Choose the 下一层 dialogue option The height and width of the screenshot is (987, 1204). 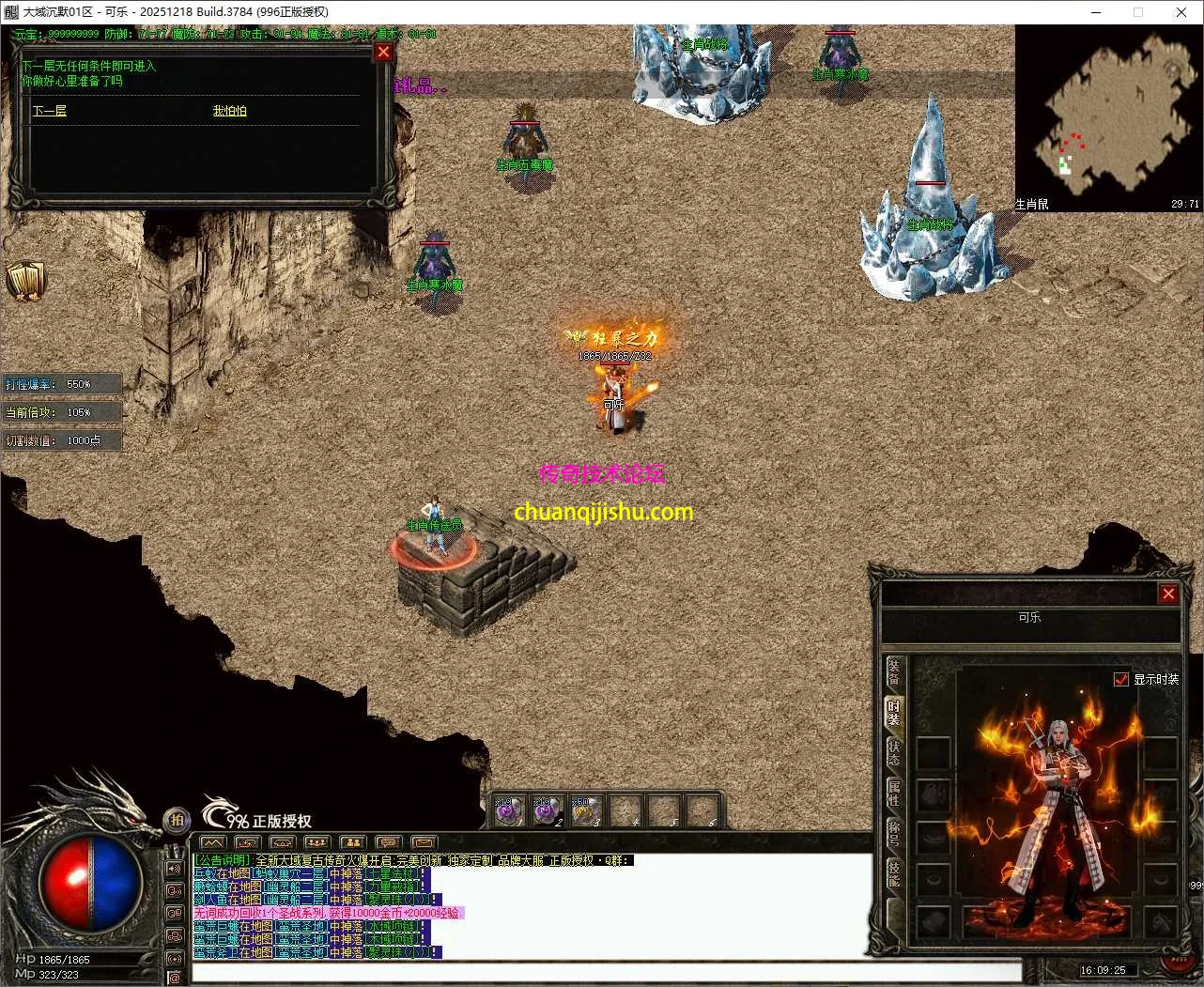(50, 111)
